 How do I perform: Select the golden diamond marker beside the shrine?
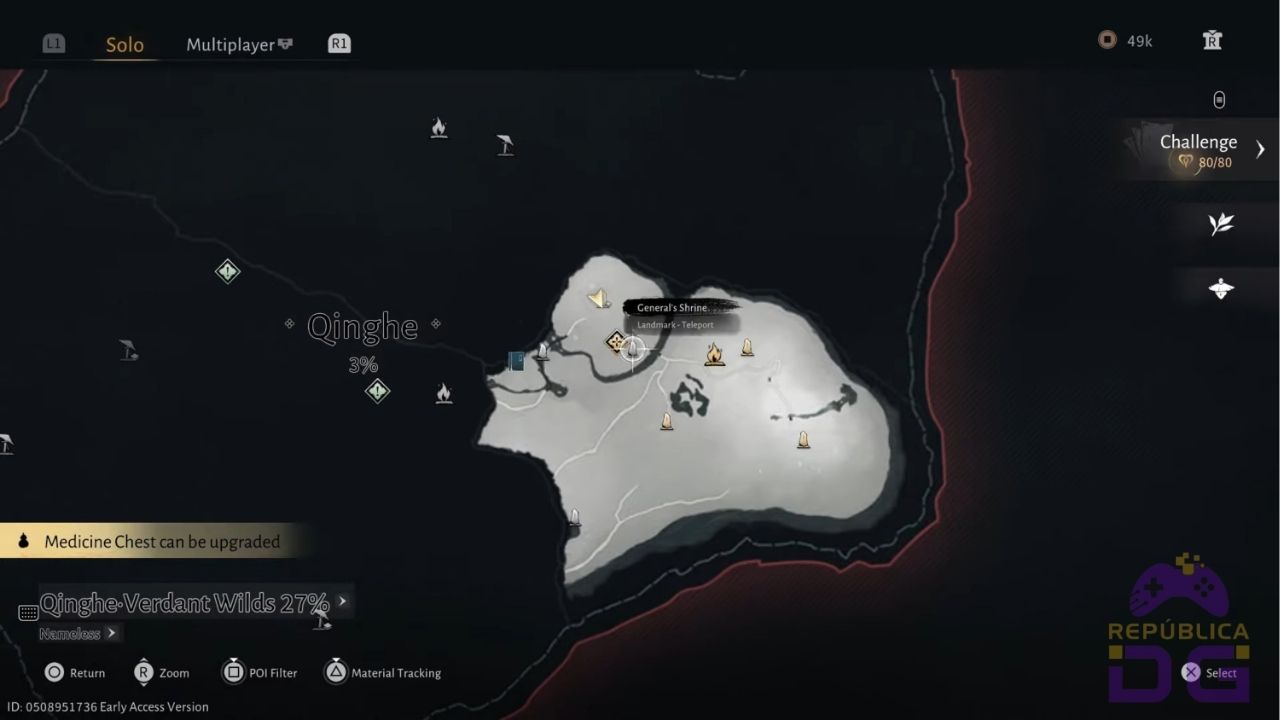click(615, 342)
